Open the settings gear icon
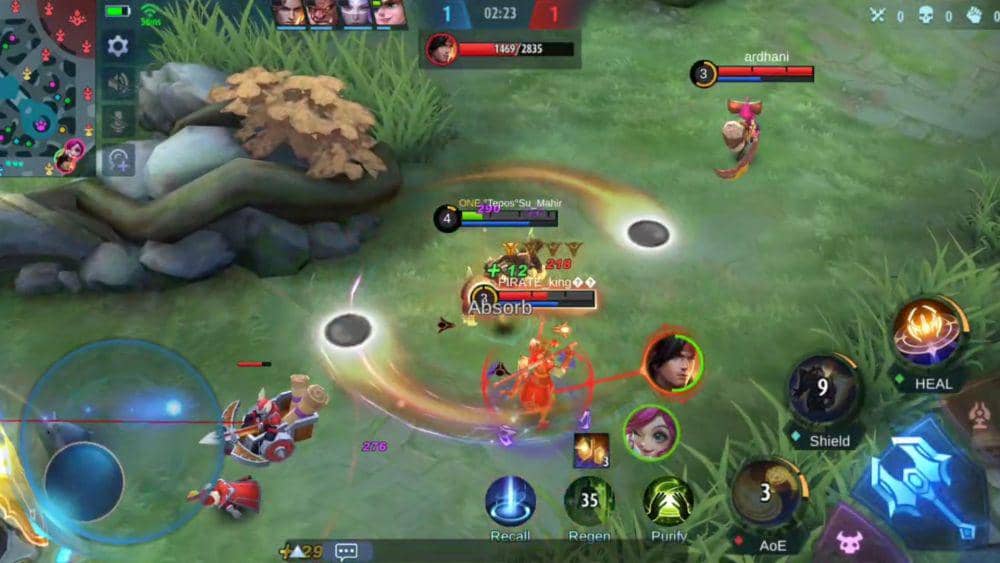1000x563 pixels. 118,46
